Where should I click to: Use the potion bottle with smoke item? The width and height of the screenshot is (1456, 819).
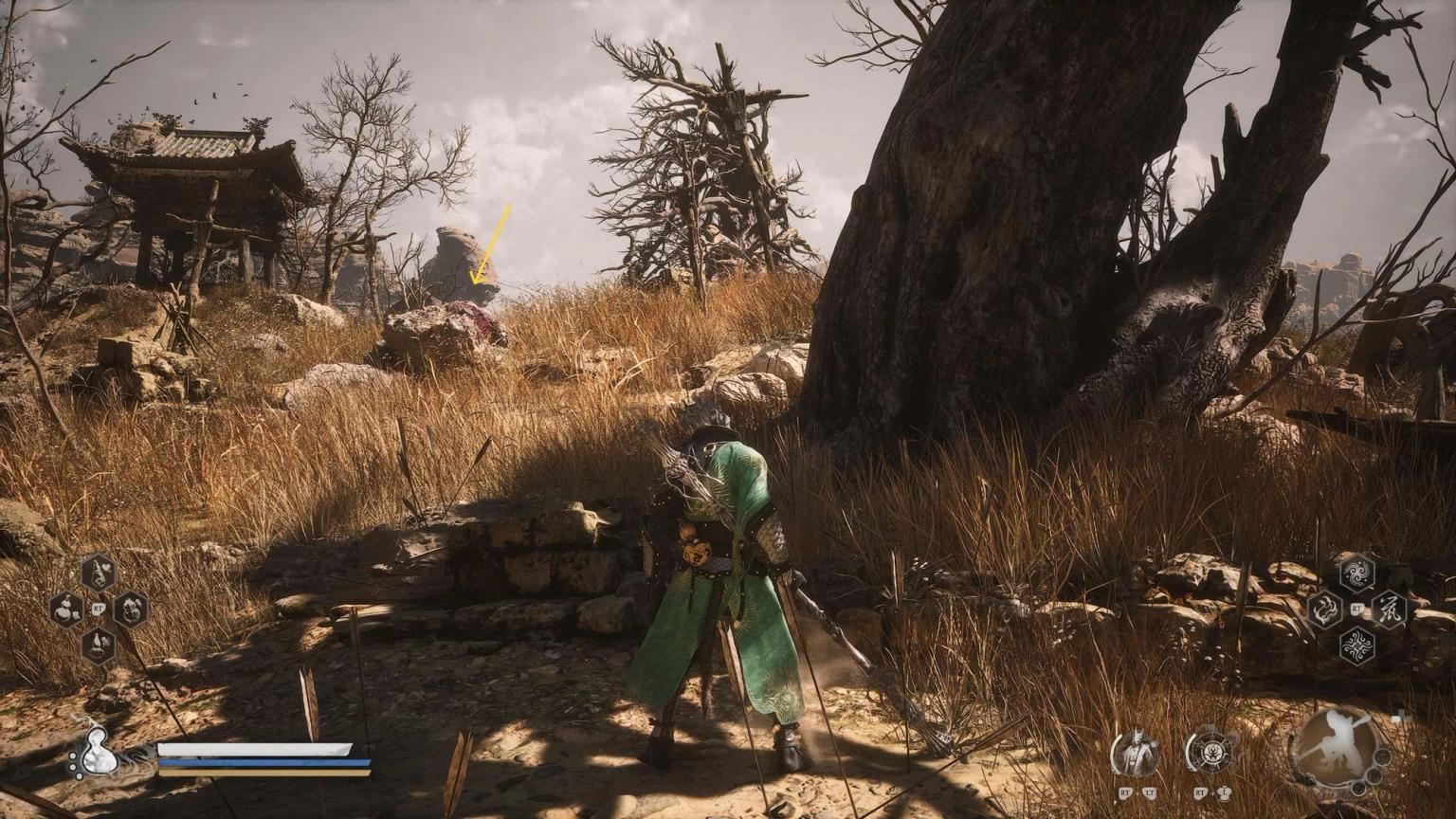pyautogui.click(x=98, y=645)
